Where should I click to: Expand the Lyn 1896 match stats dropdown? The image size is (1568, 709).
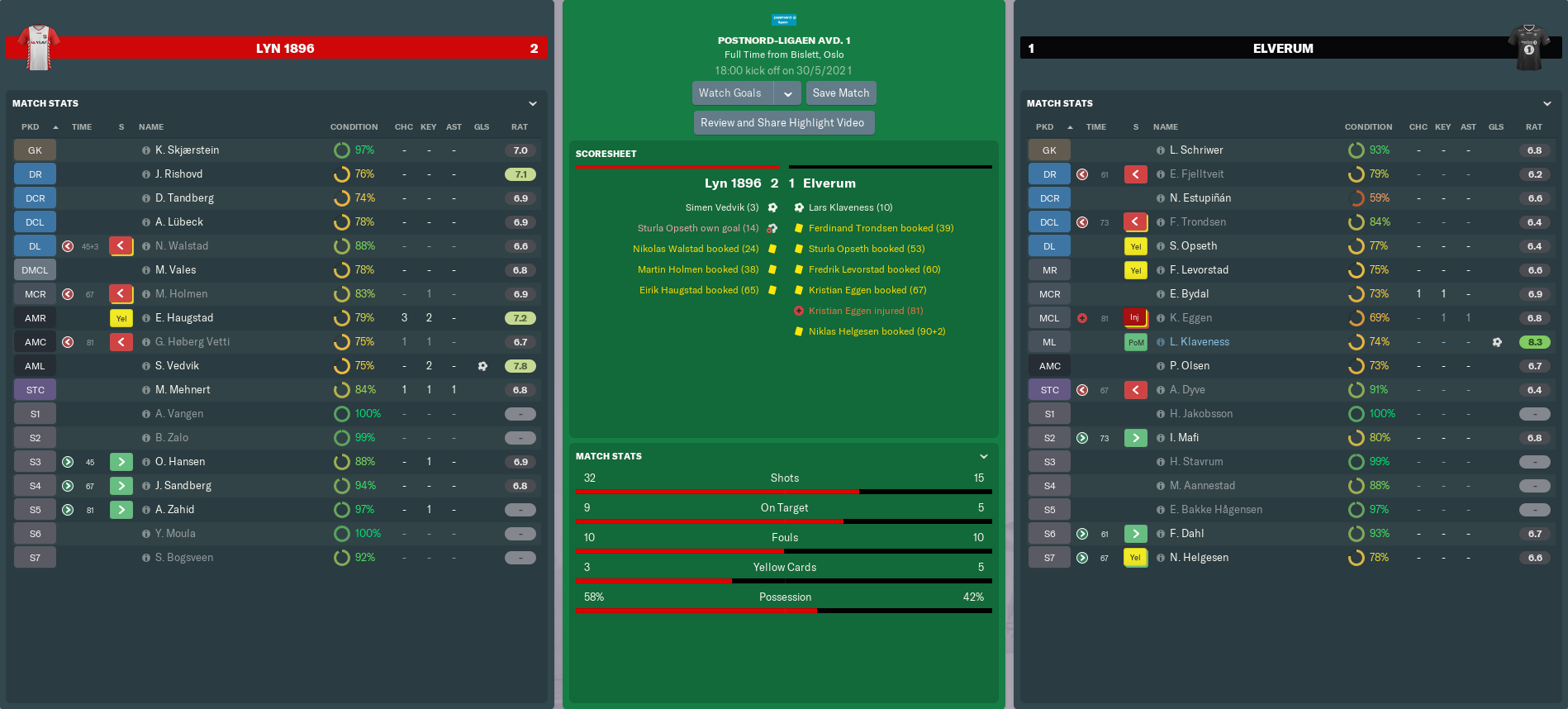pyautogui.click(x=533, y=103)
